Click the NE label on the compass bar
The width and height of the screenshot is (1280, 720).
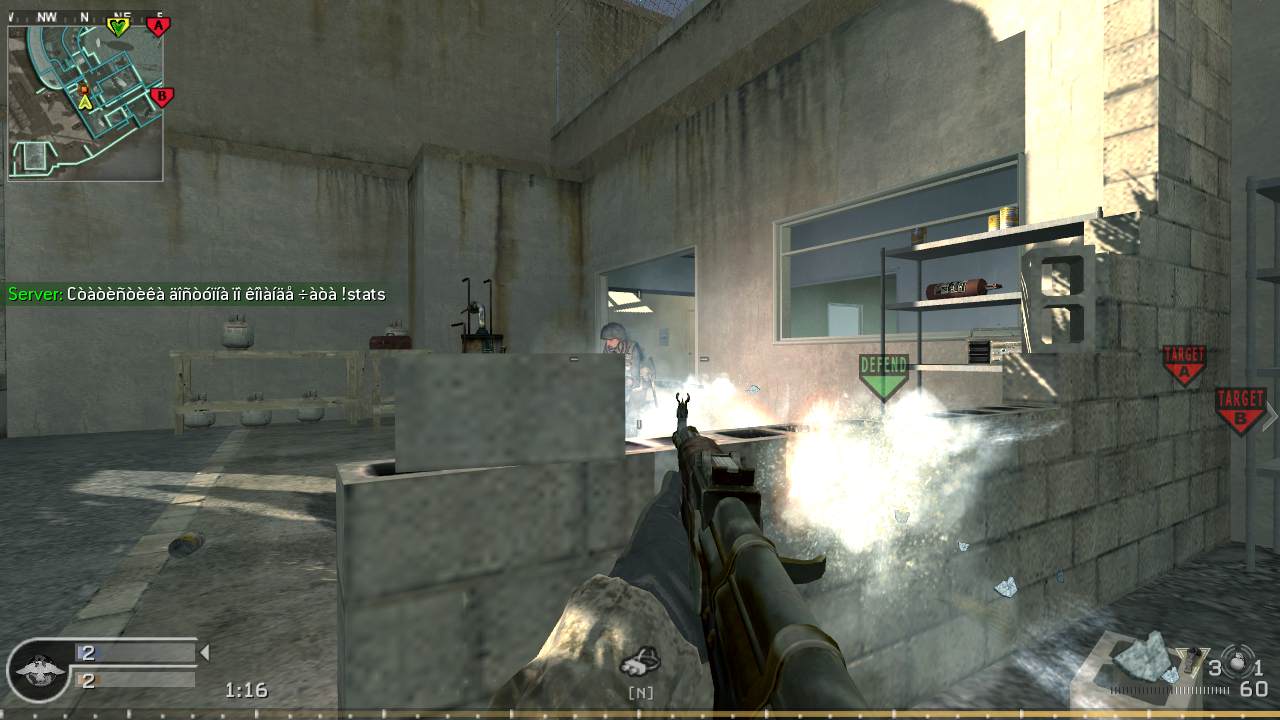(122, 14)
